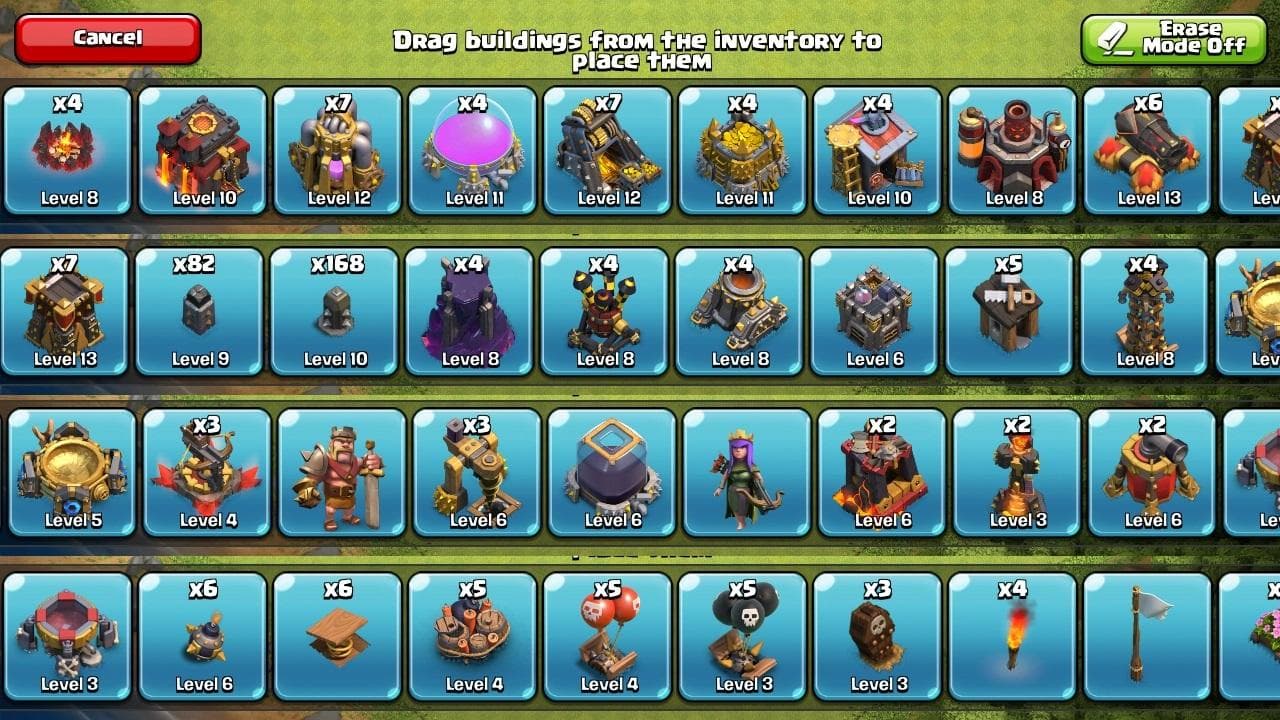This screenshot has width=1280, height=720.
Task: Cancel the layout editing
Action: 108,39
